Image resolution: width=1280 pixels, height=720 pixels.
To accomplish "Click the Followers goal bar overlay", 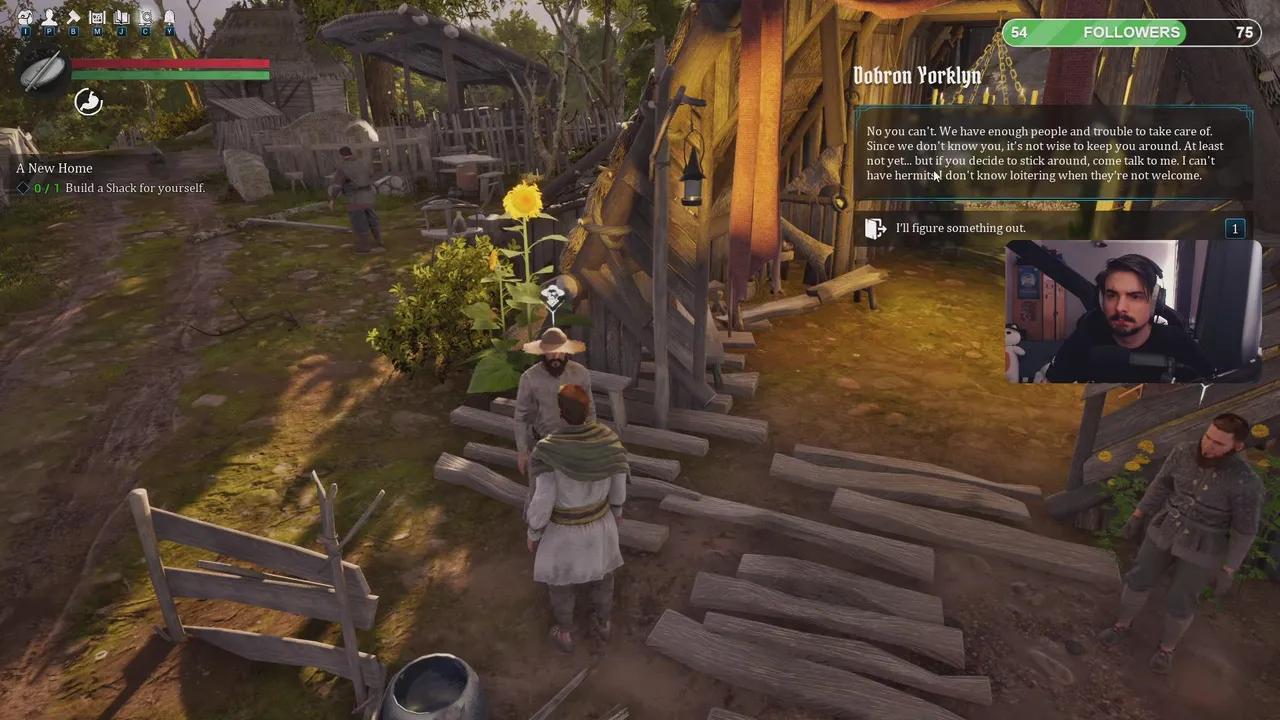I will coord(1131,33).
